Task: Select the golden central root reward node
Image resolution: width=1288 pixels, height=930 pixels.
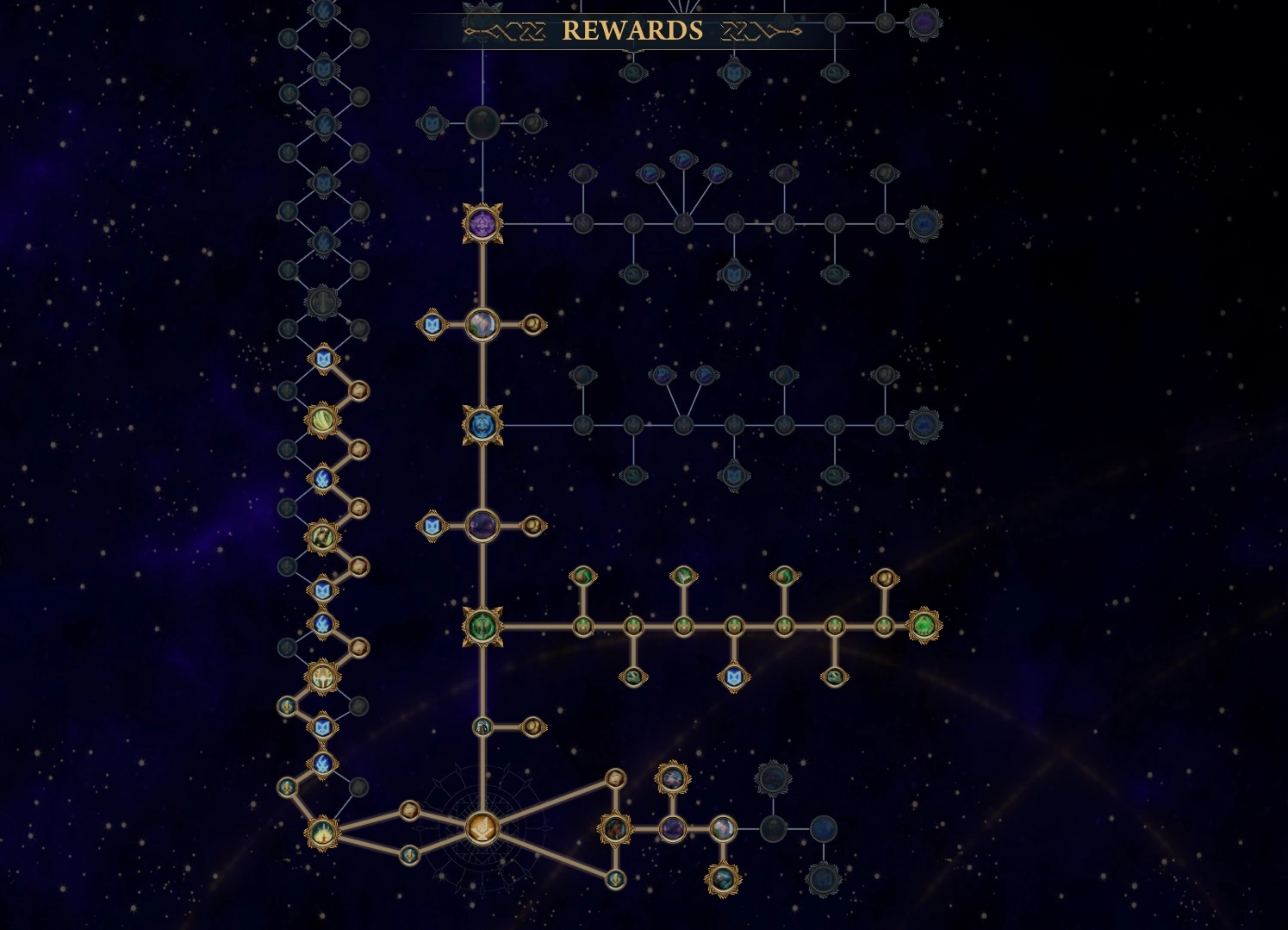Action: 482,829
